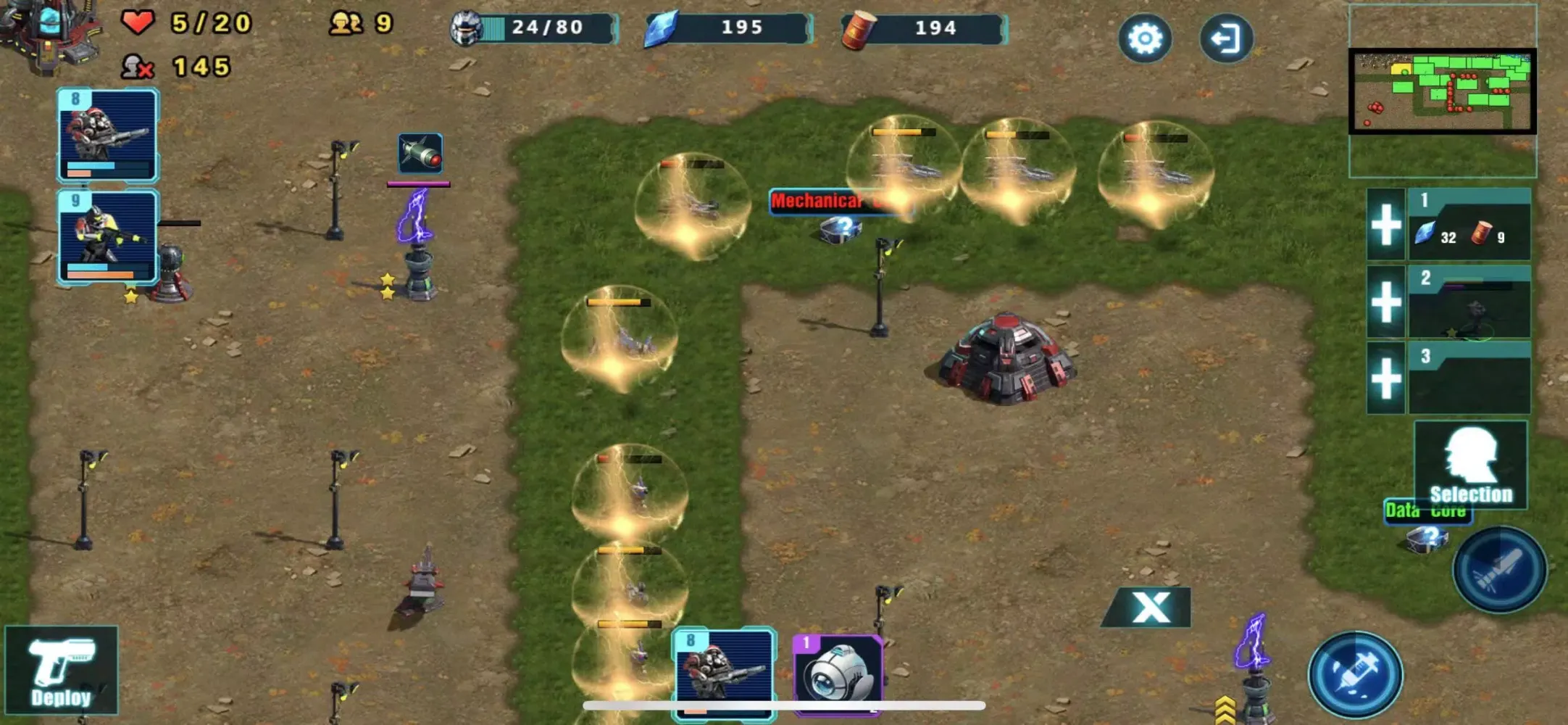Open the Deploy pistol button
The width and height of the screenshot is (1568, 725).
click(x=61, y=671)
